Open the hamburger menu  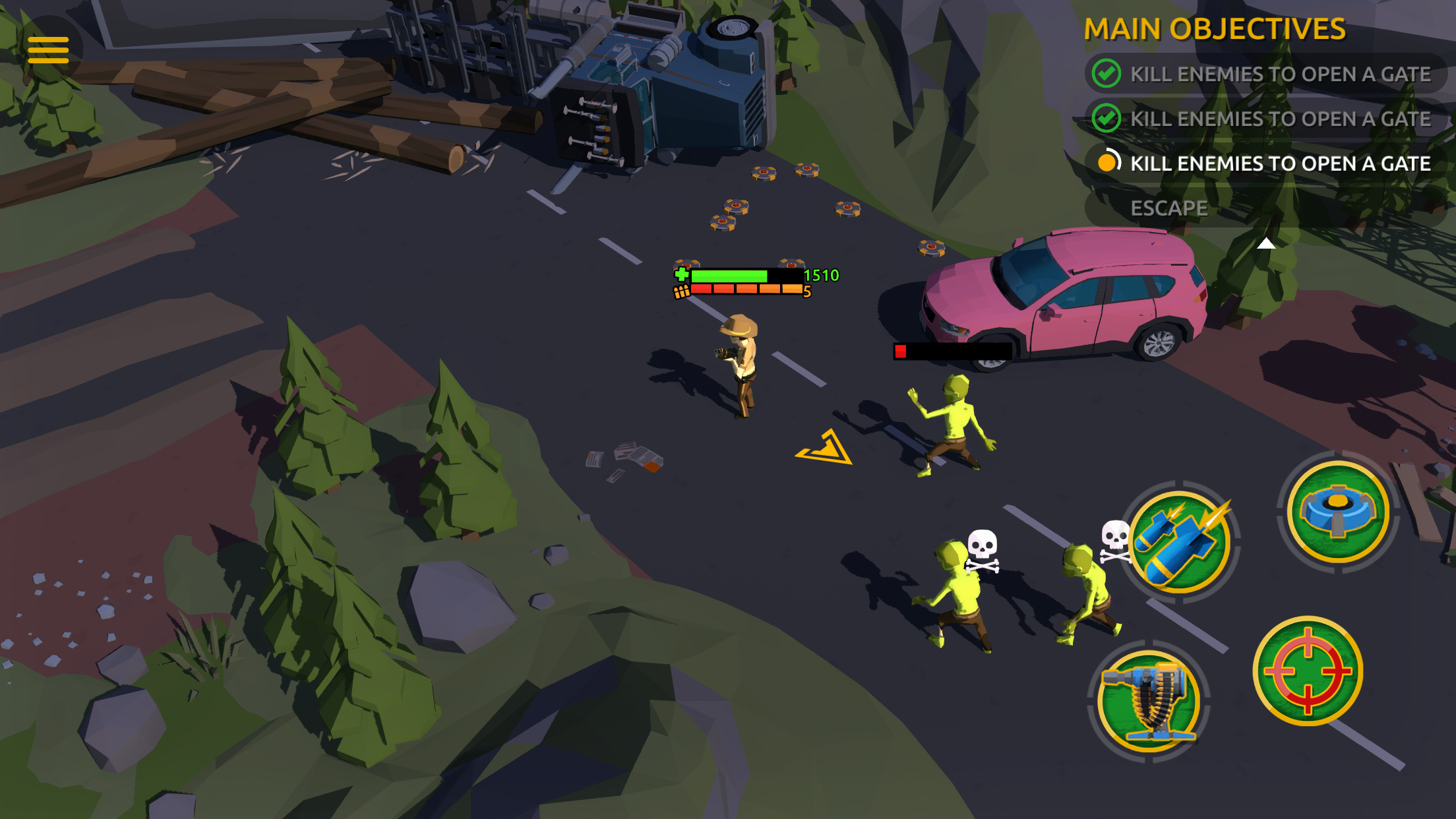pos(49,49)
